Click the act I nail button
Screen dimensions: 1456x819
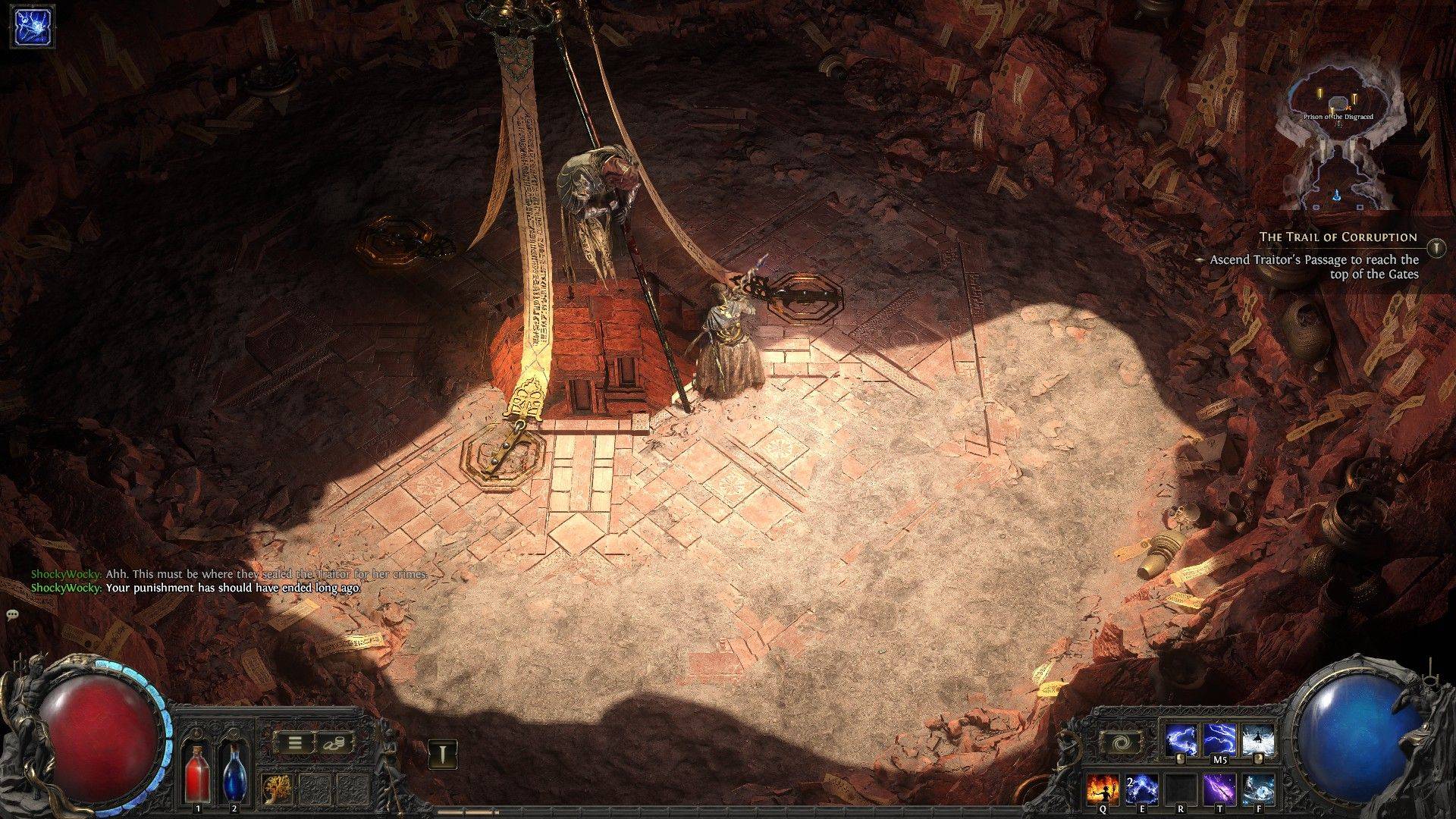tap(442, 755)
